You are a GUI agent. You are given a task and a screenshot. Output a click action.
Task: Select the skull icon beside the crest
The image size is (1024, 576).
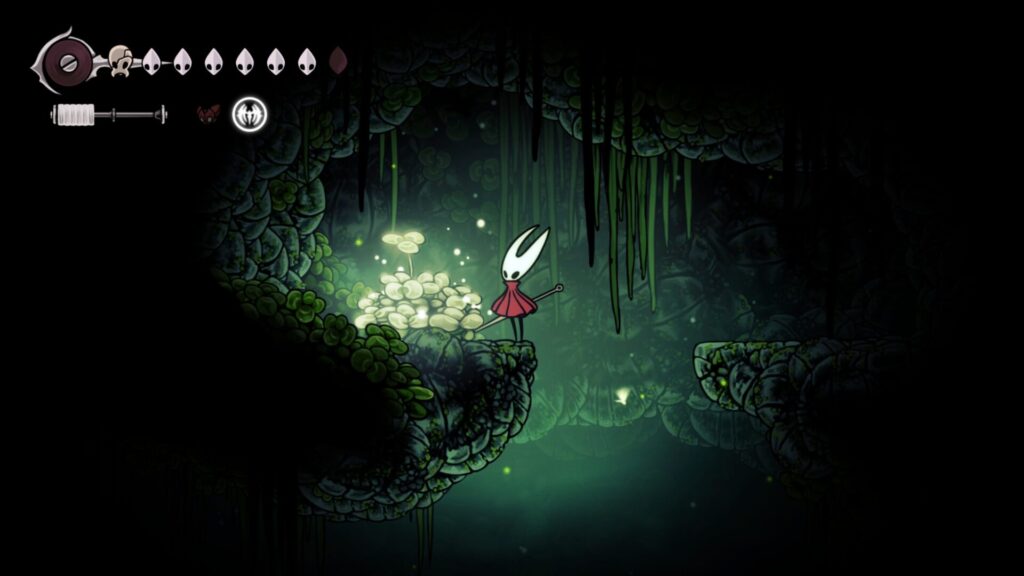click(120, 60)
